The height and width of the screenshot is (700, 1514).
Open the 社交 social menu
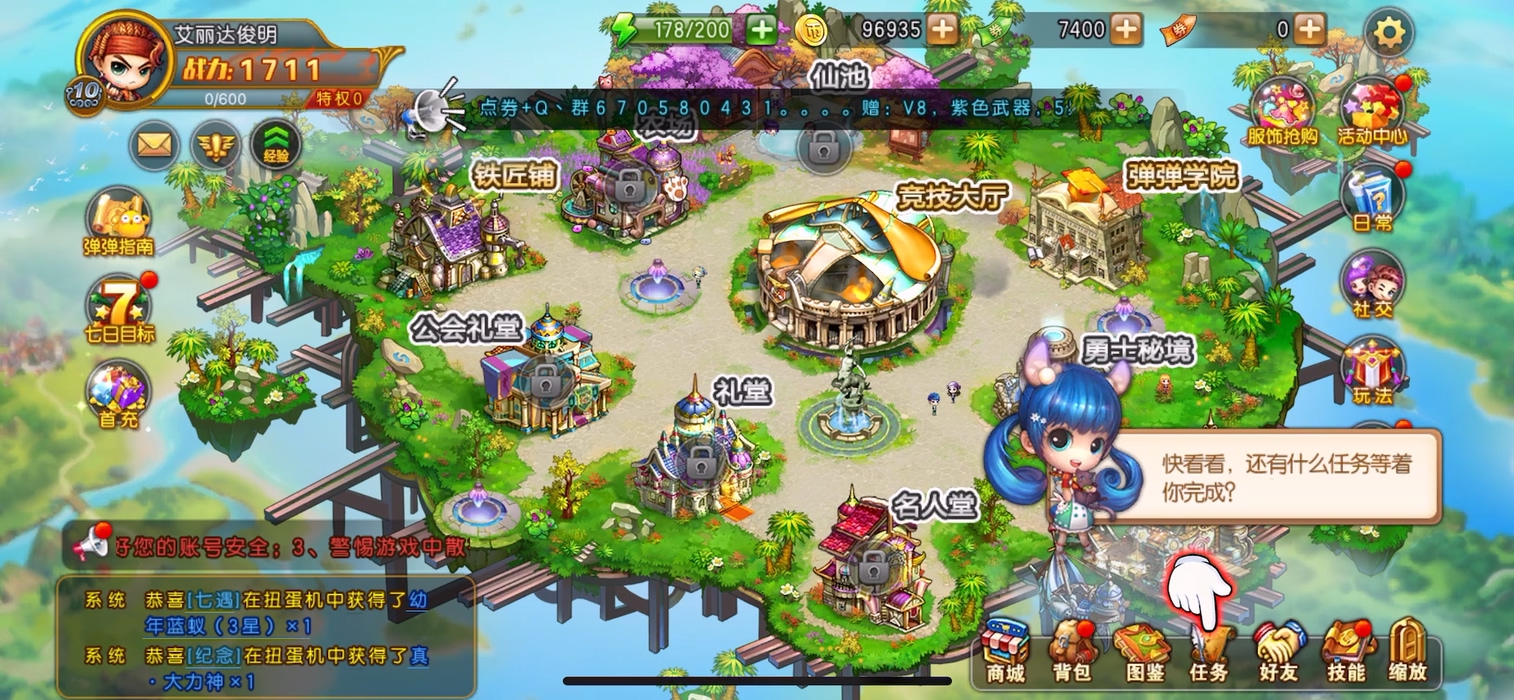tap(1373, 283)
